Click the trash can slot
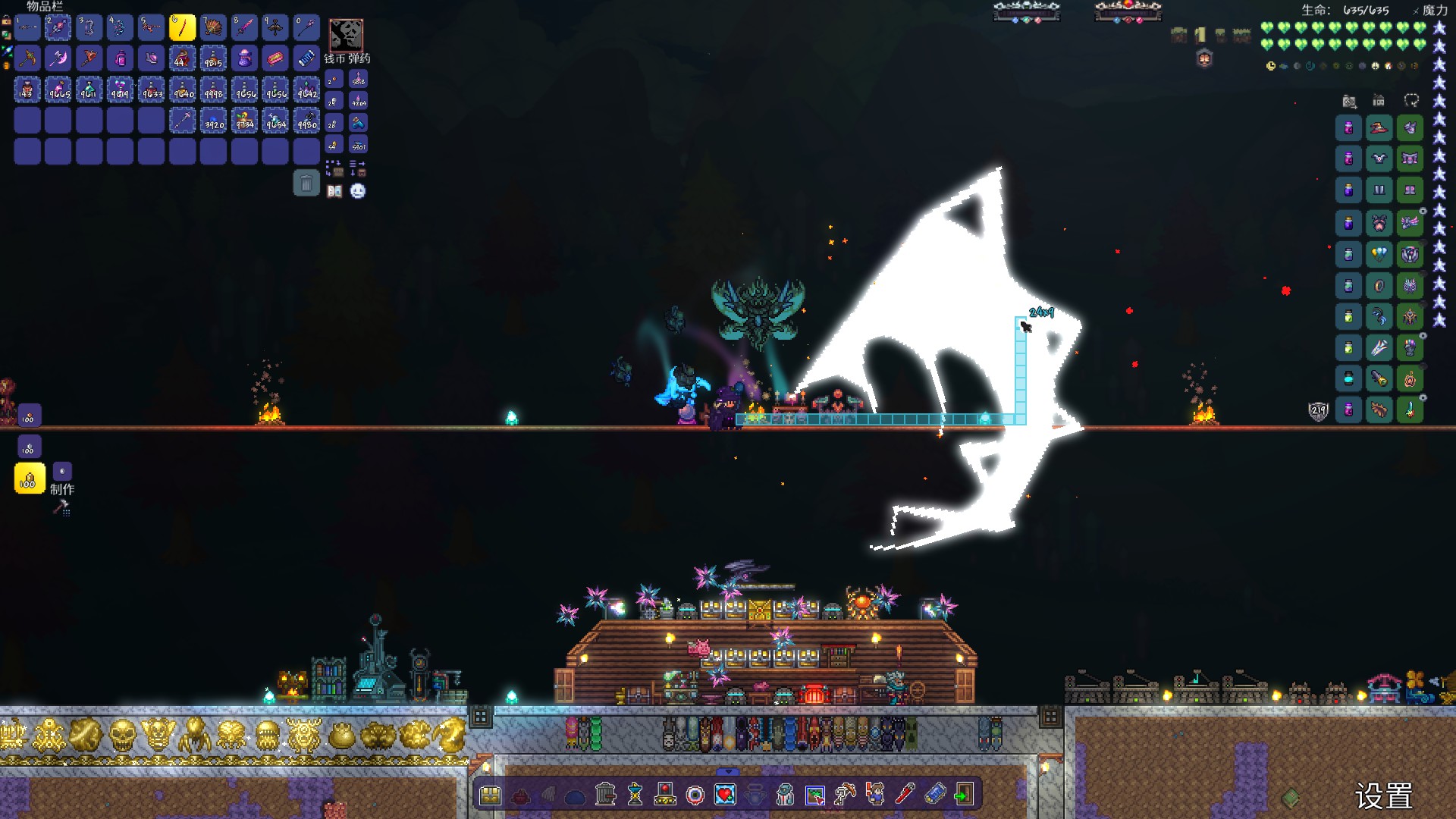The height and width of the screenshot is (819, 1456). click(306, 183)
